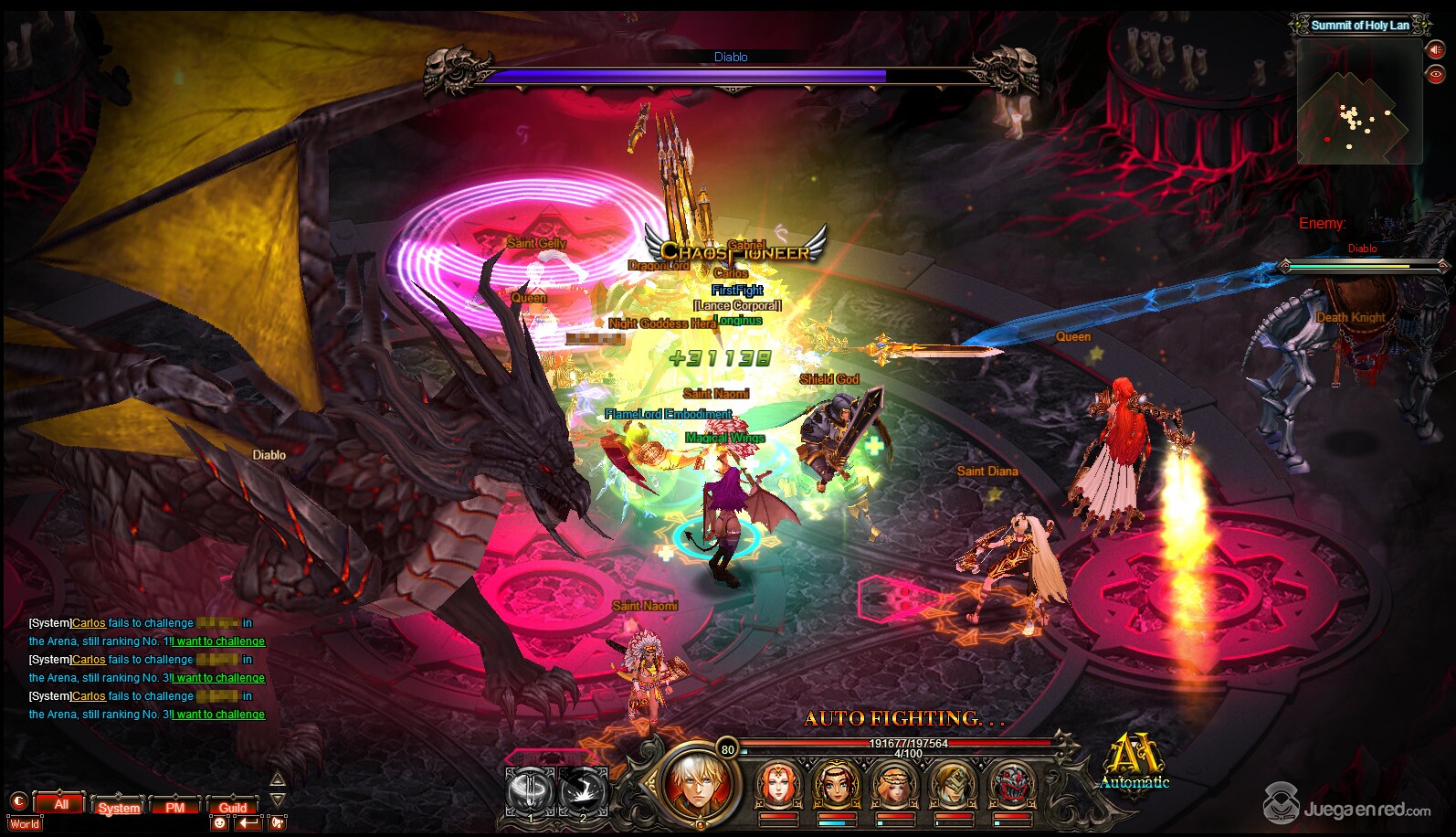Toggle sound with the speaker button
Viewport: 1456px width, 837px height.
pos(1436,50)
